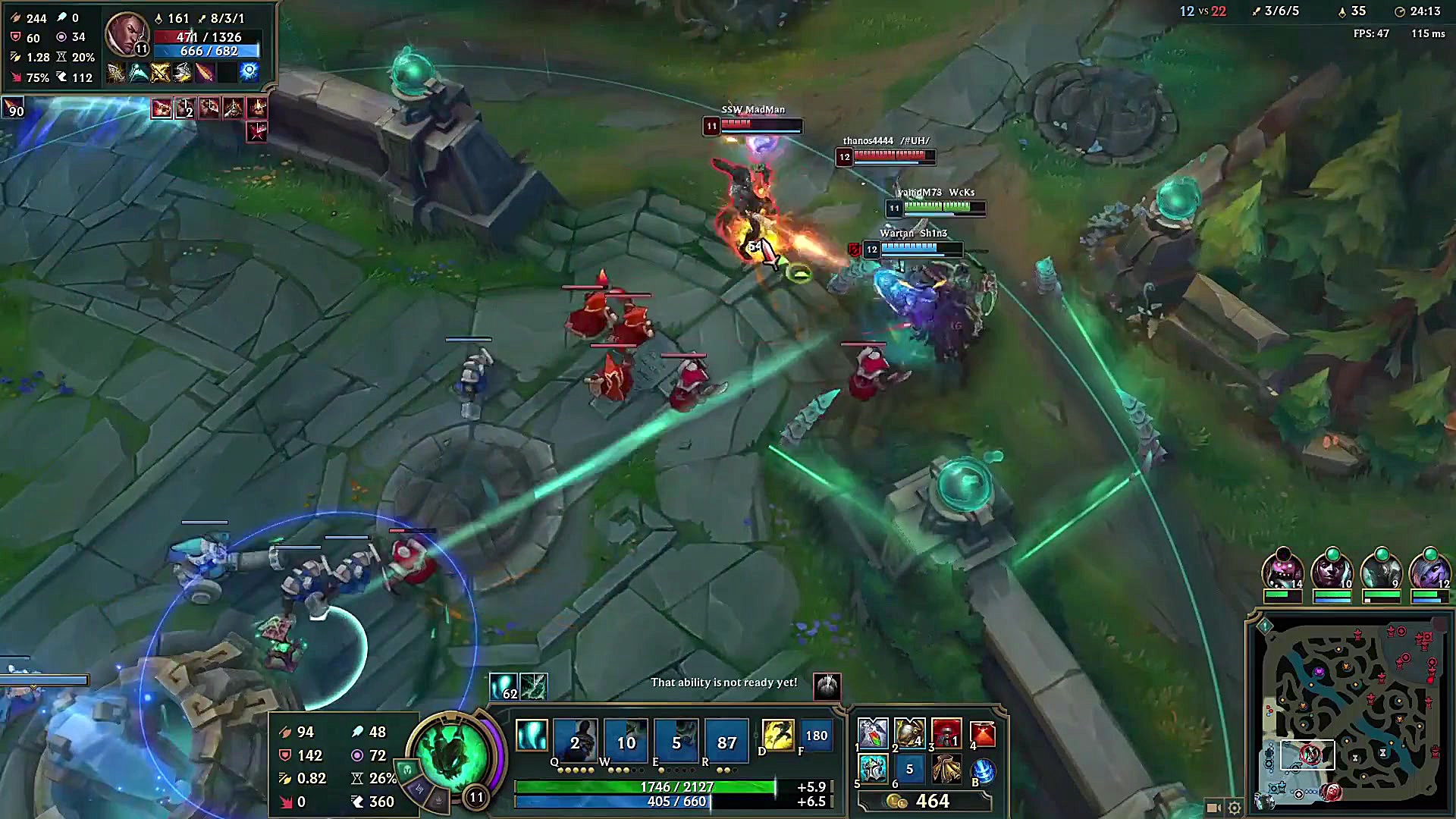
Task: Use the item in inventory slot 1
Action: tap(873, 733)
